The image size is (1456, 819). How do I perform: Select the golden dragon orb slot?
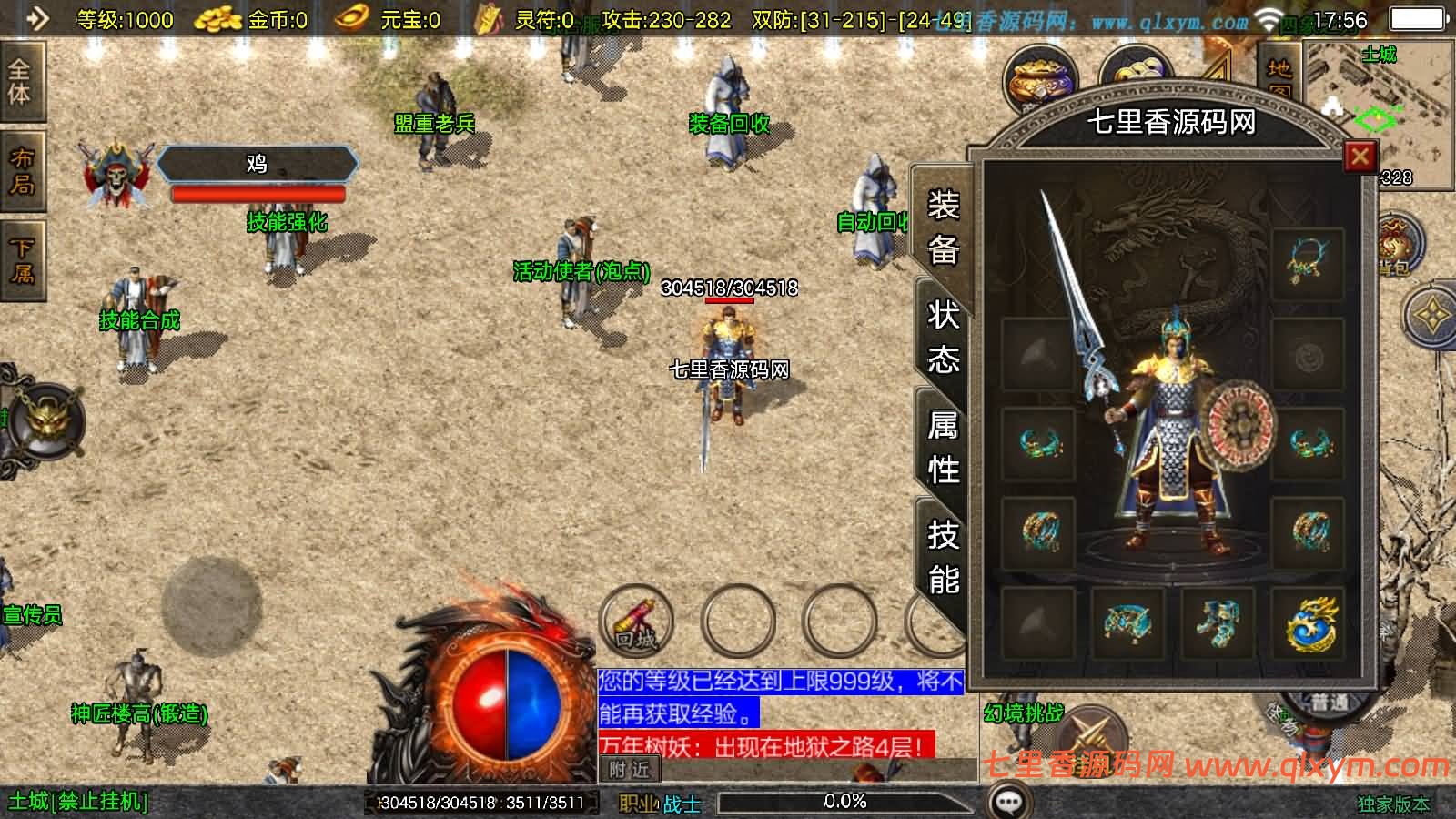click(x=1309, y=623)
